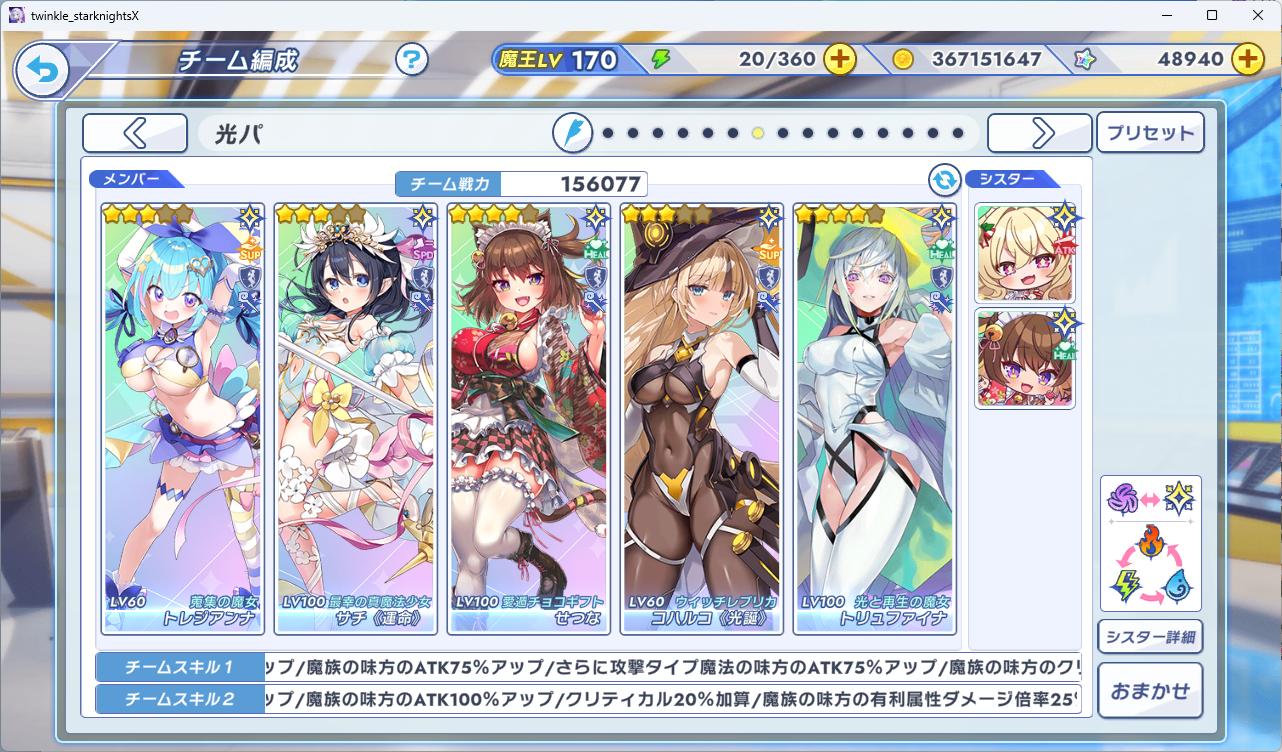
Task: Click the blue refresh swap icon
Action: pyautogui.click(x=944, y=180)
